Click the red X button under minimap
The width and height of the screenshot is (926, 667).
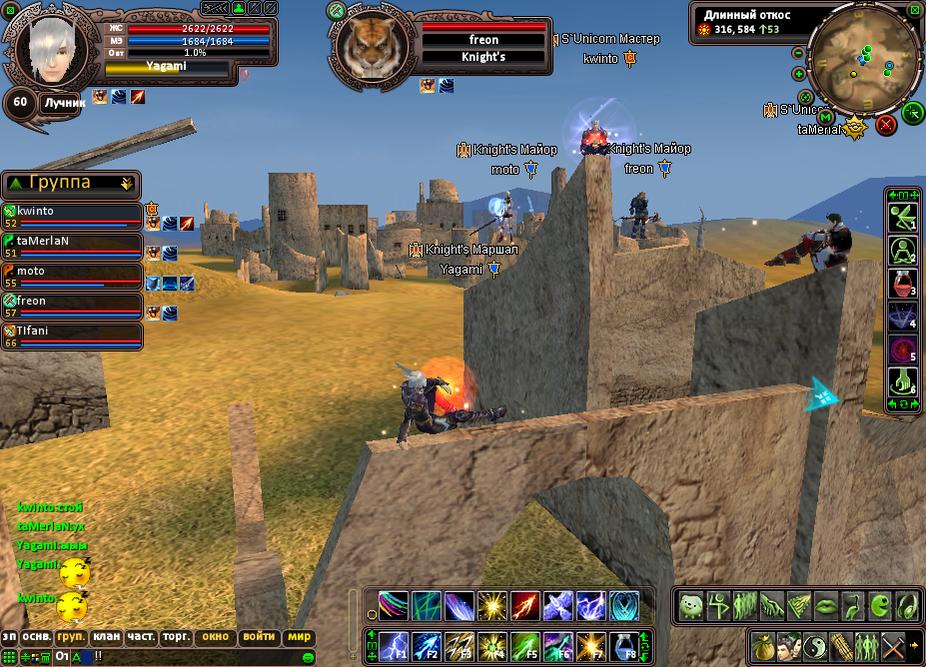click(885, 125)
